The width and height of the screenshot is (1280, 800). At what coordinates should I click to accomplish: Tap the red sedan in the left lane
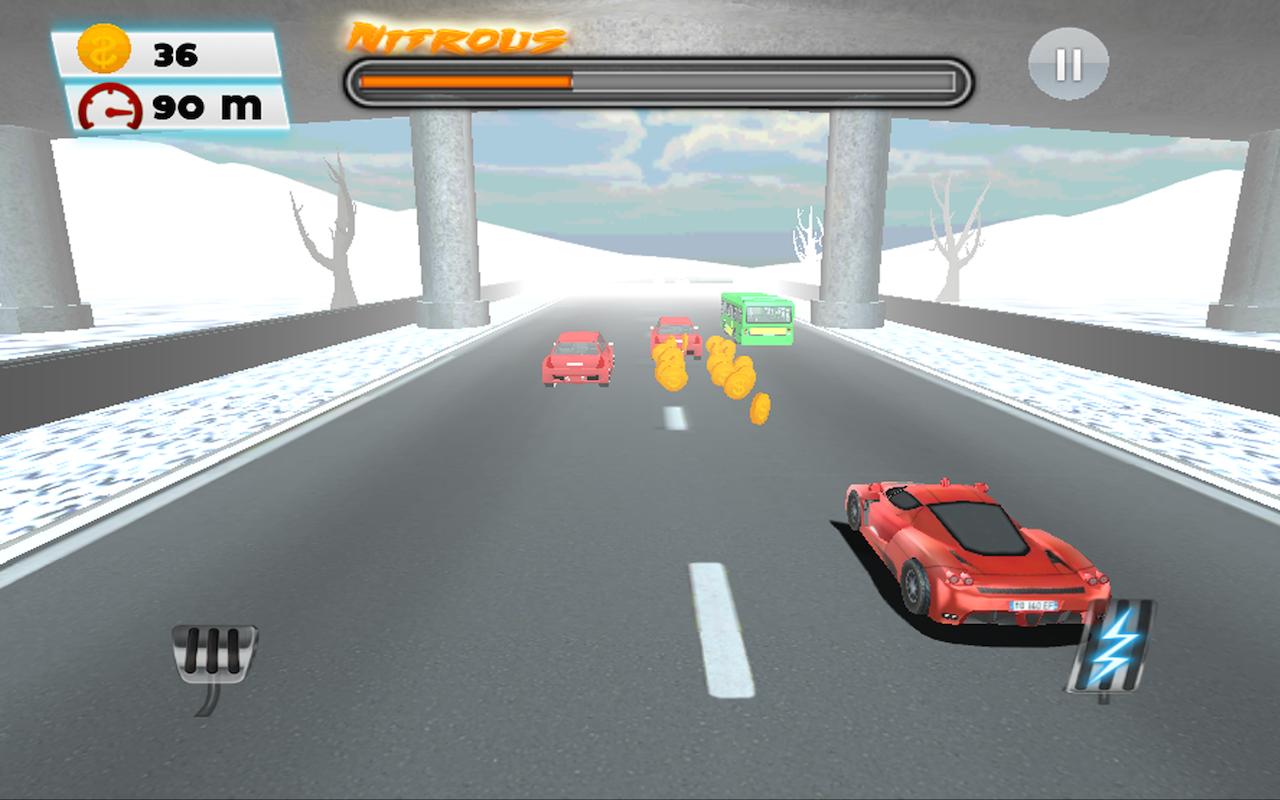pos(578,358)
